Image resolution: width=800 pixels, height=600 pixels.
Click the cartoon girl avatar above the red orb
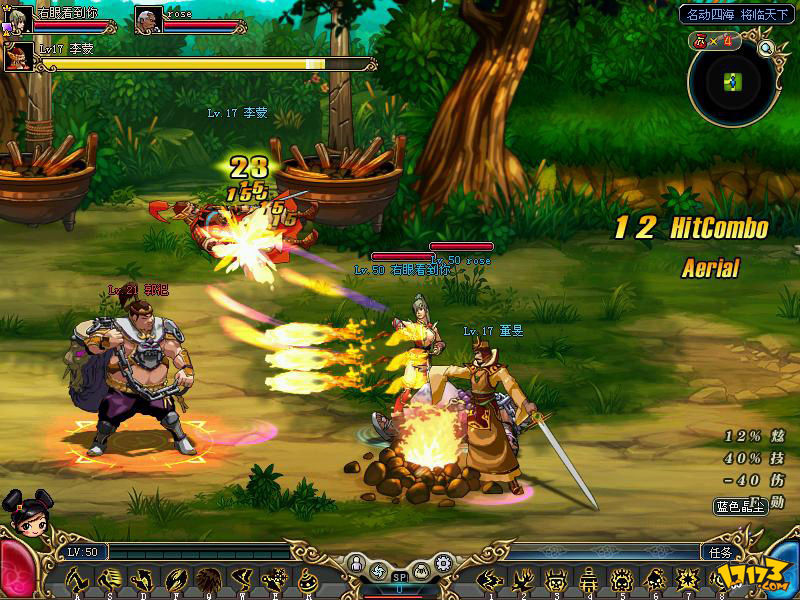click(21, 508)
